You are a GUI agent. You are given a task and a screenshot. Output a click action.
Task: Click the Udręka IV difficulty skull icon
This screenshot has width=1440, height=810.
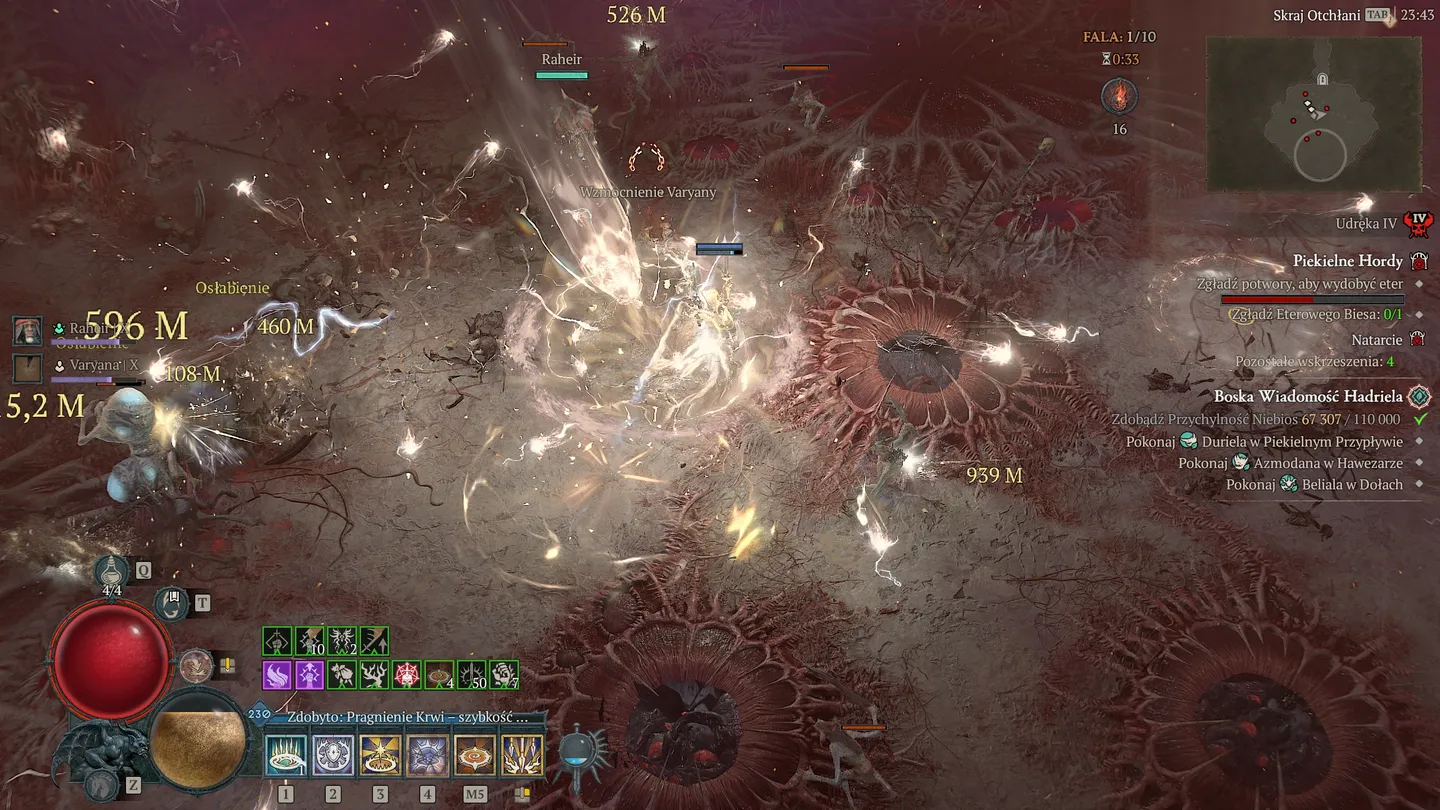1417,224
